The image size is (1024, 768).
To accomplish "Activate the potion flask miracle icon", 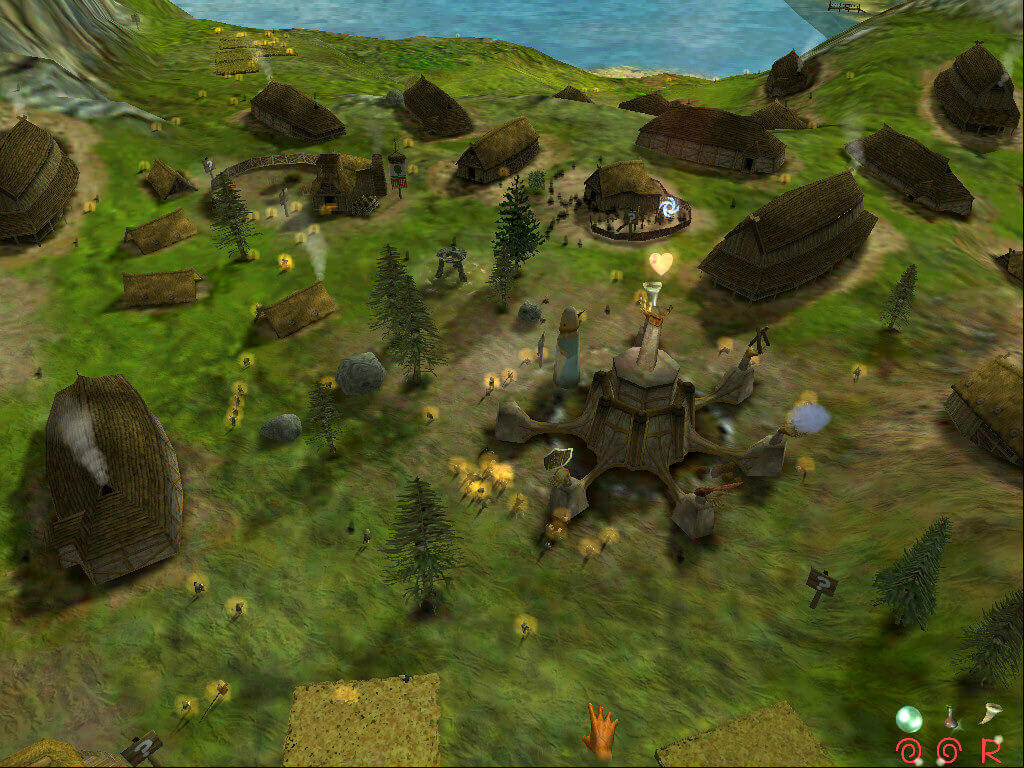I will 949,716.
